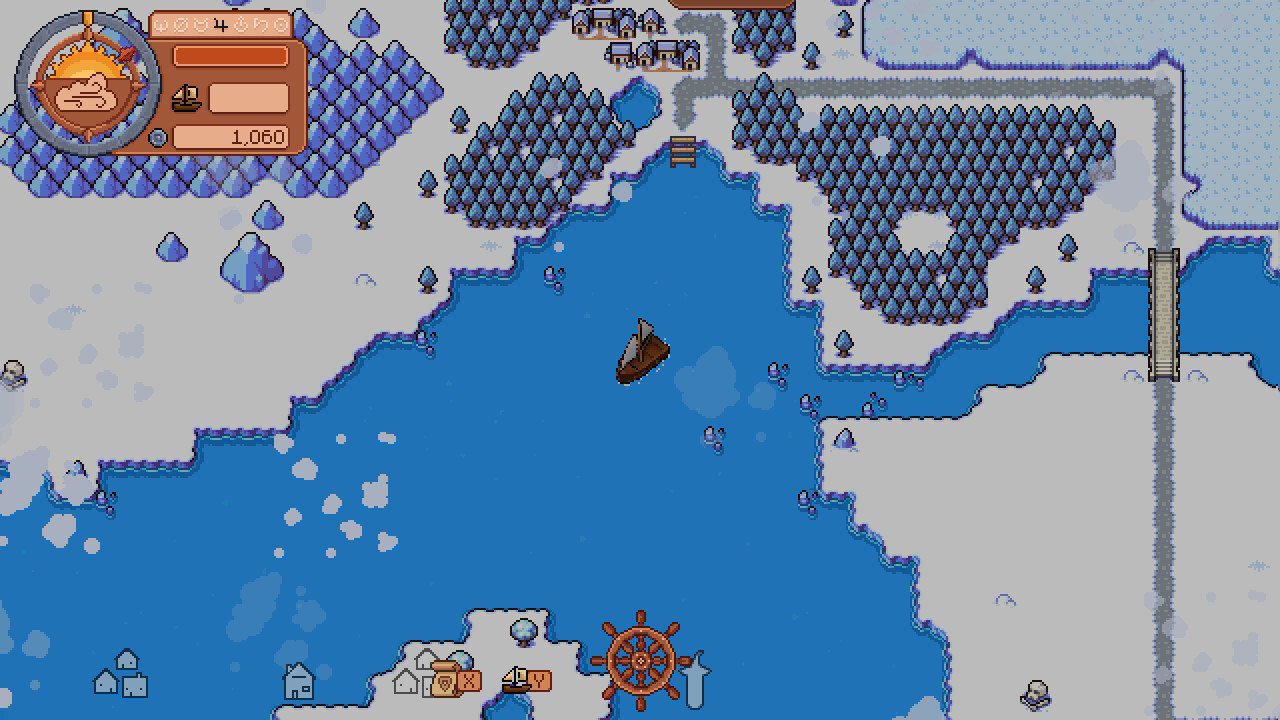Click the ship's wheel icon at bottom center
The image size is (1280, 720).
(x=642, y=661)
